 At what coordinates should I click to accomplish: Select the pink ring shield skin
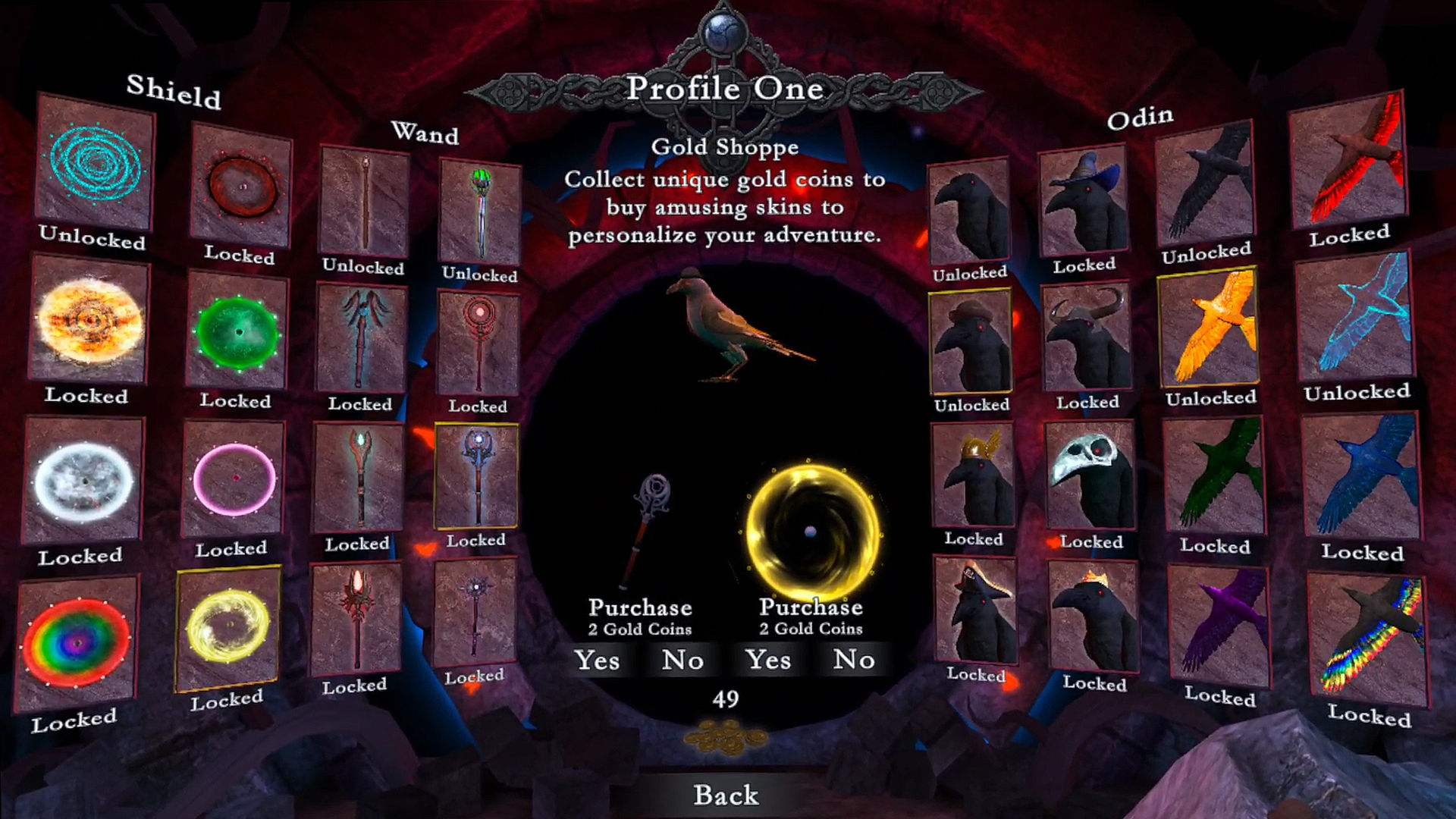click(x=234, y=479)
